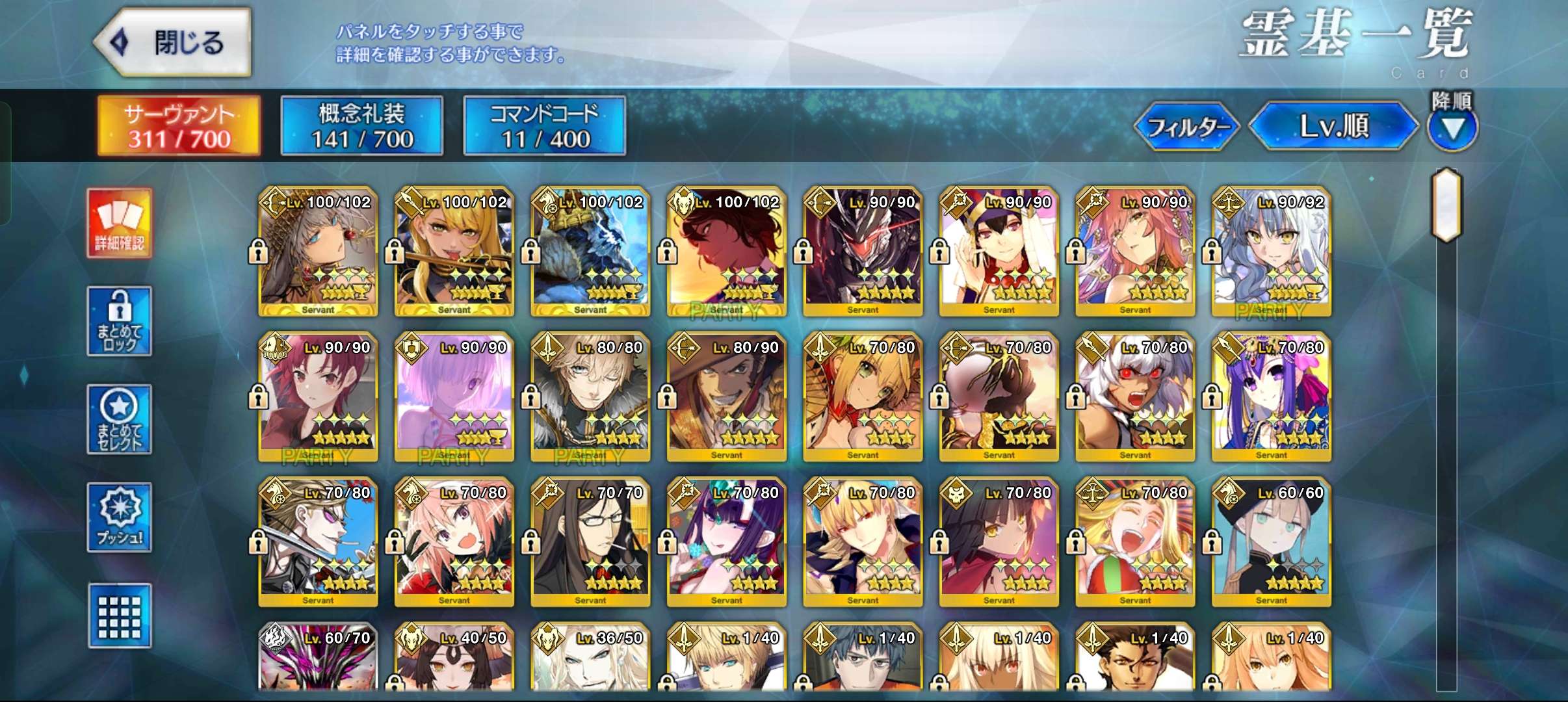Image resolution: width=1568 pixels, height=702 pixels.
Task: Change grid layout with the grid icon
Action: coord(120,616)
